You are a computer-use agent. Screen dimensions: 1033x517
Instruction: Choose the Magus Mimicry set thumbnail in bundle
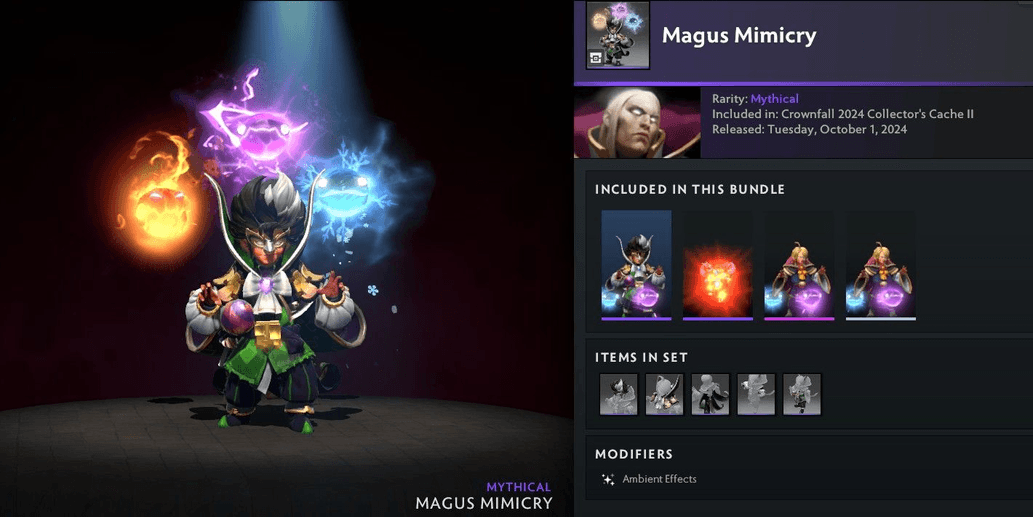click(636, 264)
